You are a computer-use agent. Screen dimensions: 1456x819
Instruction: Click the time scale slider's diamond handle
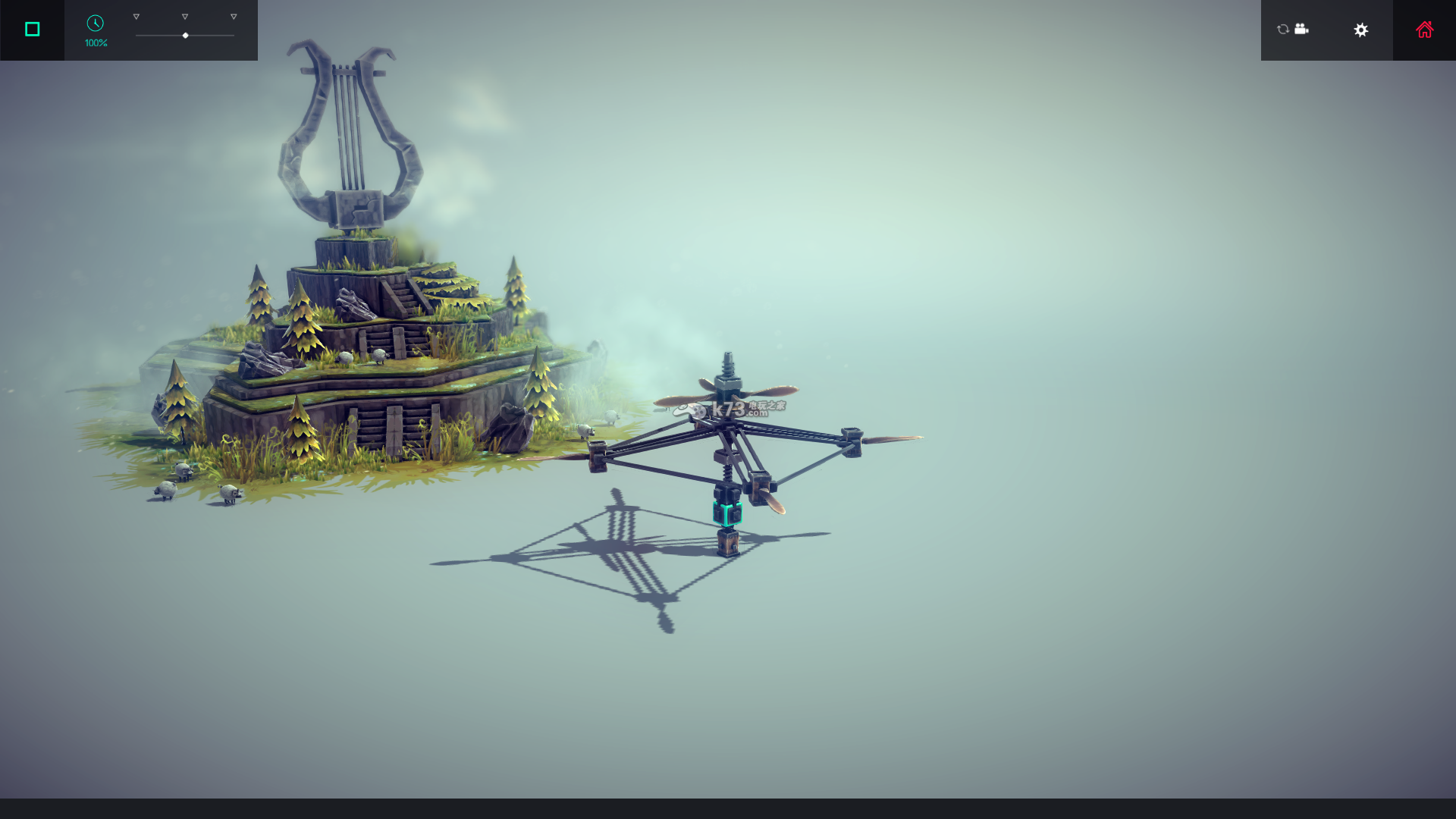185,36
